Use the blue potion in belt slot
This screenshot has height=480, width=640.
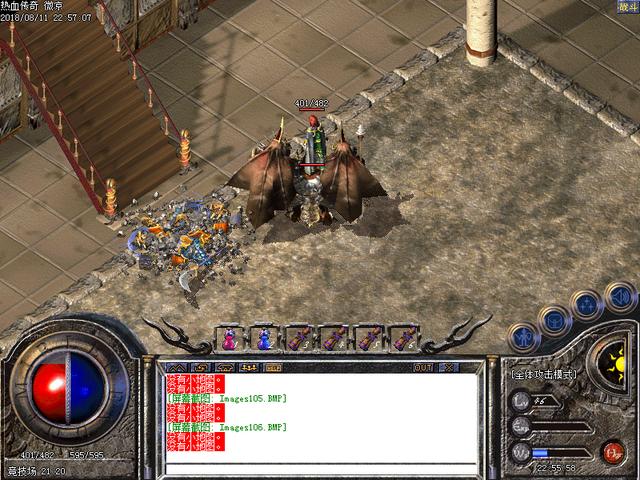pyautogui.click(x=264, y=339)
